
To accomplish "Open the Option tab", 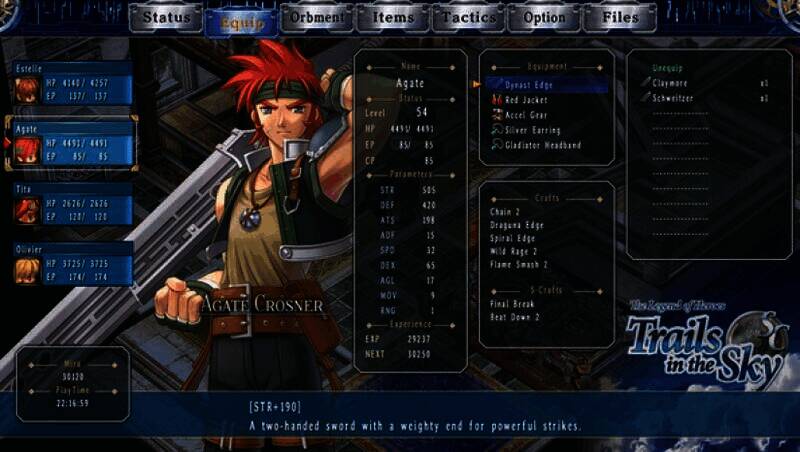I will tap(545, 18).
